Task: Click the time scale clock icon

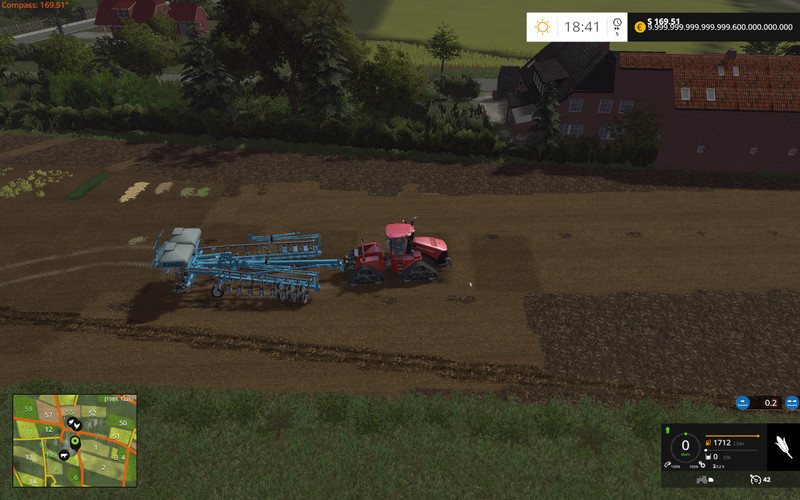Action: (617, 25)
